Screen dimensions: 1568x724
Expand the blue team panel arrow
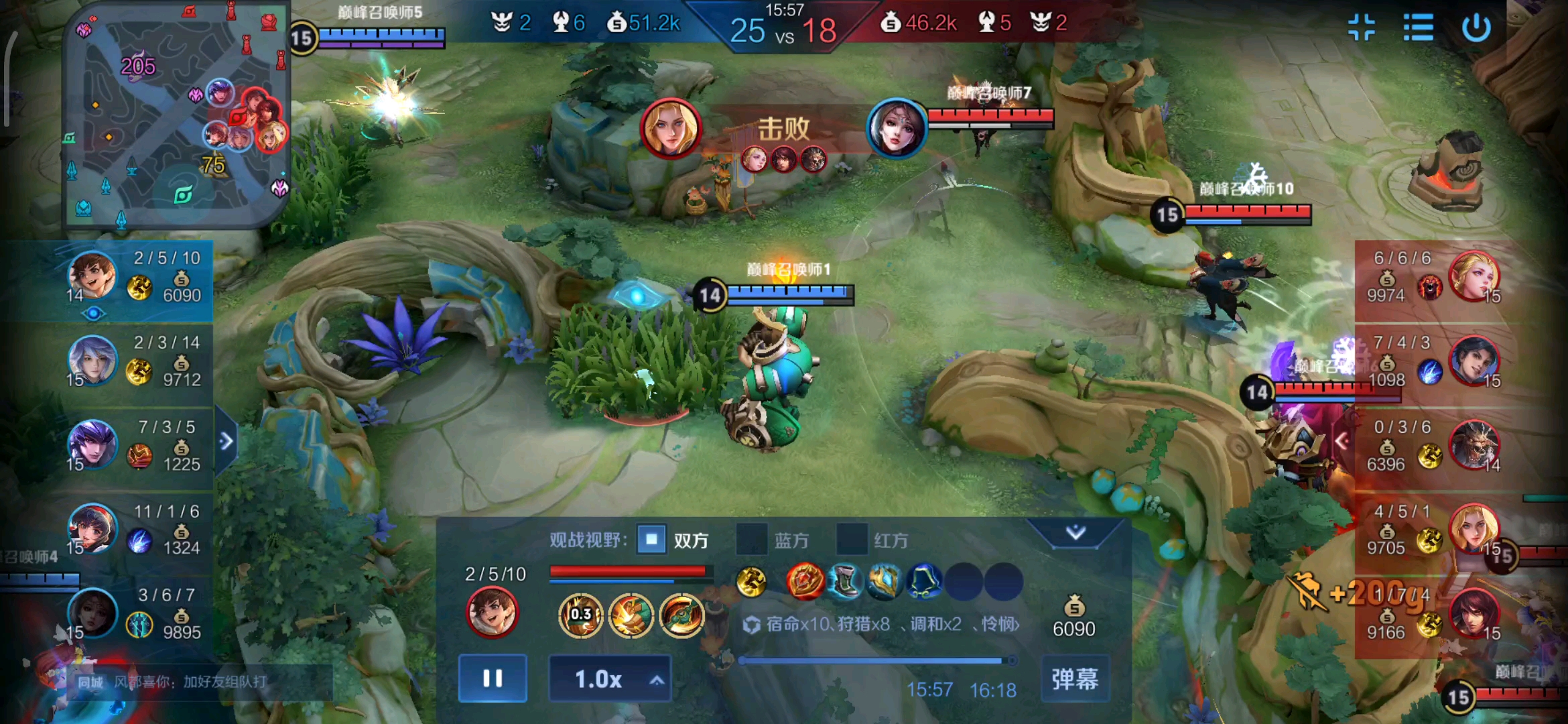(226, 441)
